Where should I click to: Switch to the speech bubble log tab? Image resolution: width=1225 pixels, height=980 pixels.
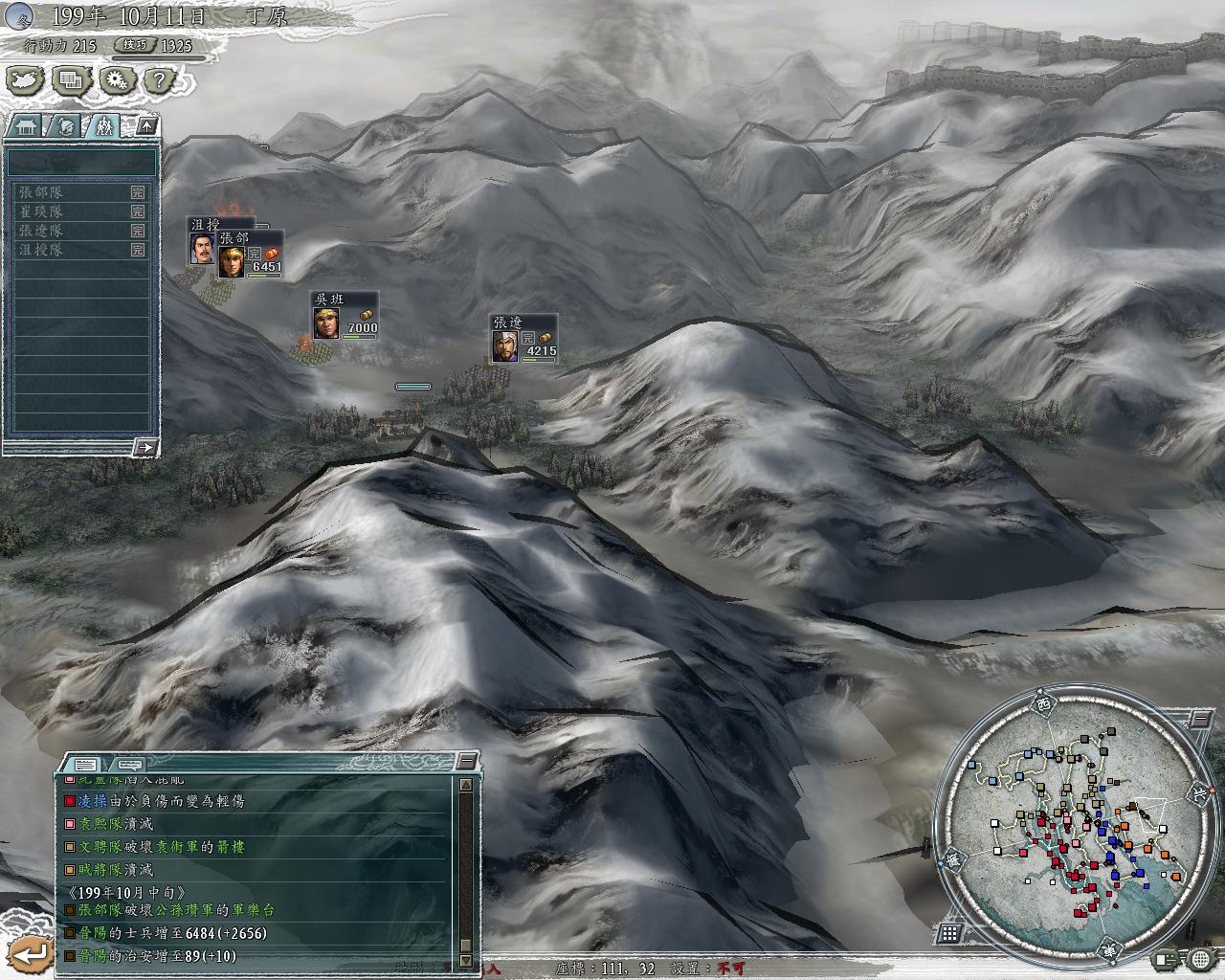click(127, 764)
